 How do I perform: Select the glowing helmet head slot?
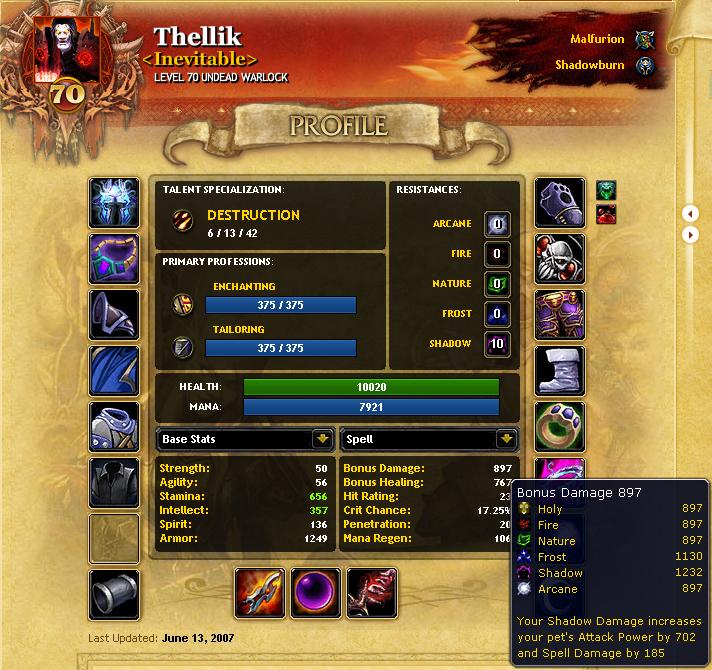point(113,203)
